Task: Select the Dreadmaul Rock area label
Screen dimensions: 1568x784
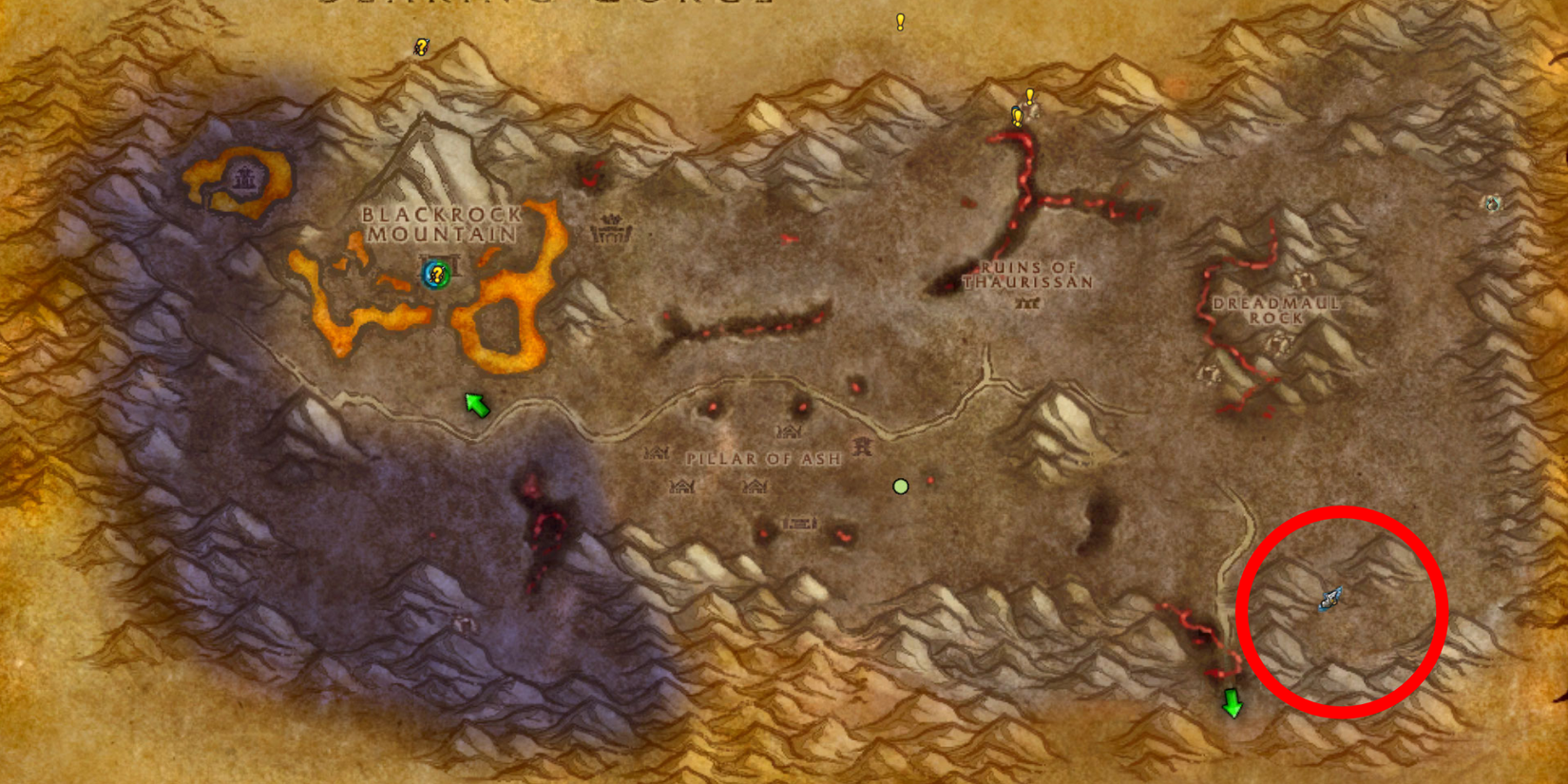Action: point(1276,309)
